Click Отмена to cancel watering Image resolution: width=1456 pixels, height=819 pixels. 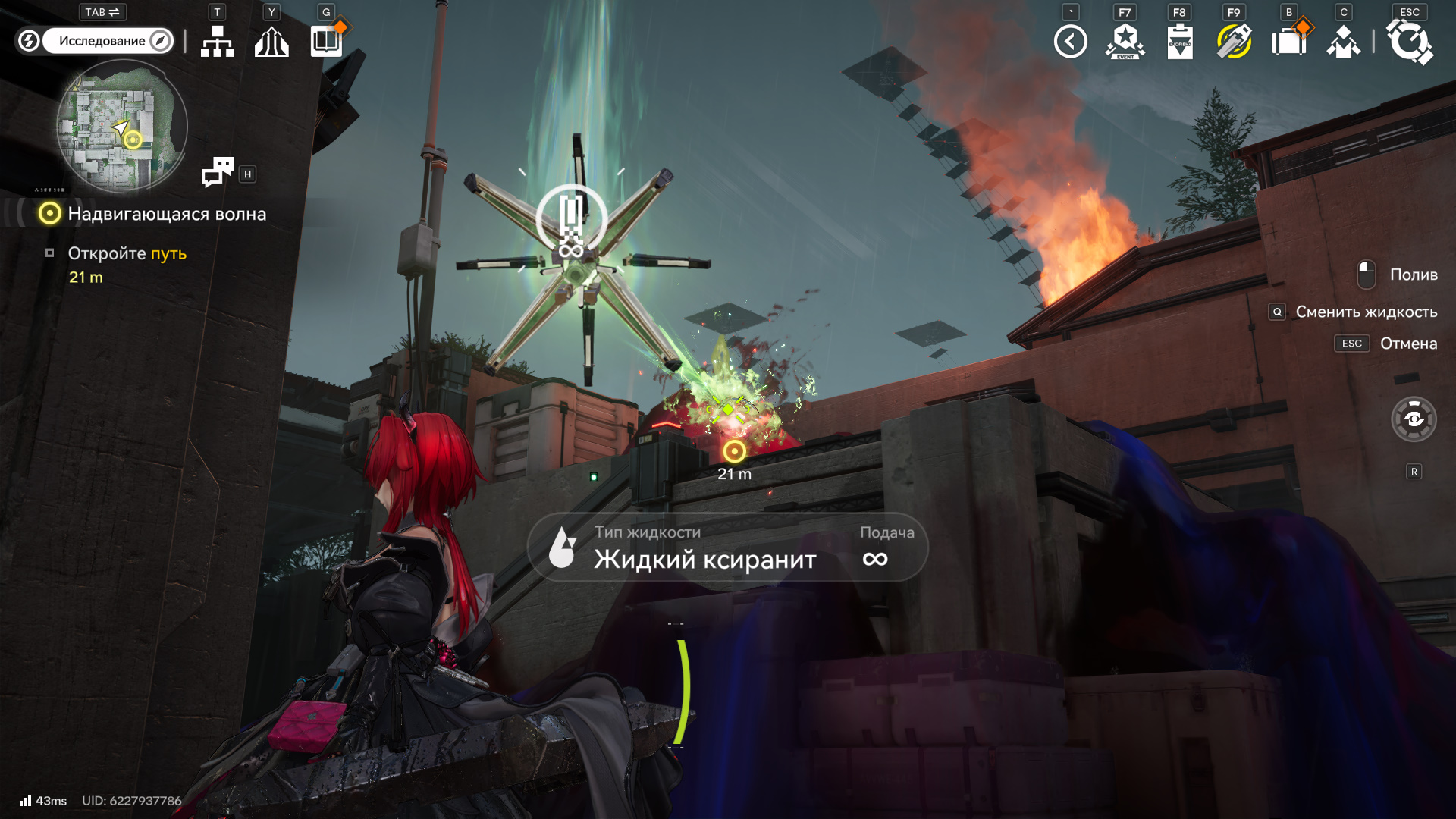click(1407, 344)
